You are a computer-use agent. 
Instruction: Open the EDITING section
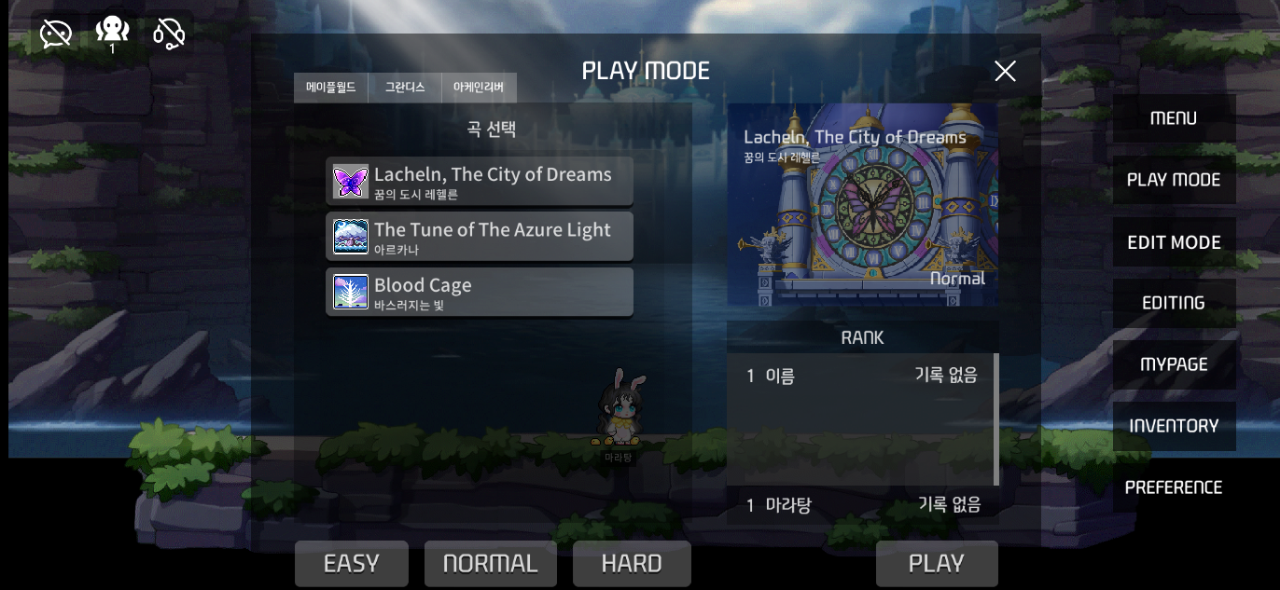tap(1173, 303)
